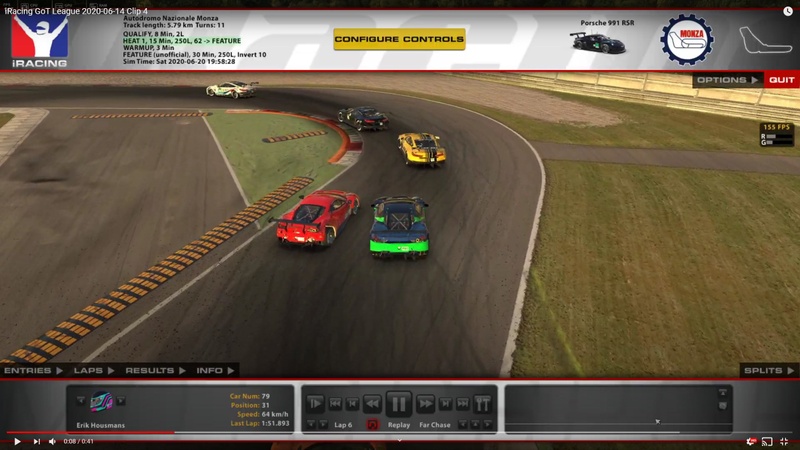
Task: Show the Entries panel
Action: coord(31,371)
